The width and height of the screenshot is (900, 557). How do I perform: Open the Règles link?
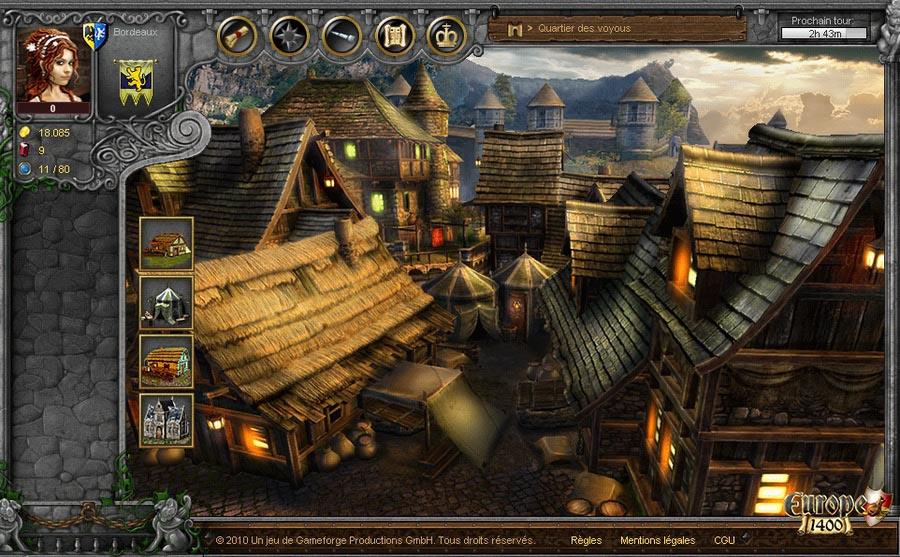point(586,540)
